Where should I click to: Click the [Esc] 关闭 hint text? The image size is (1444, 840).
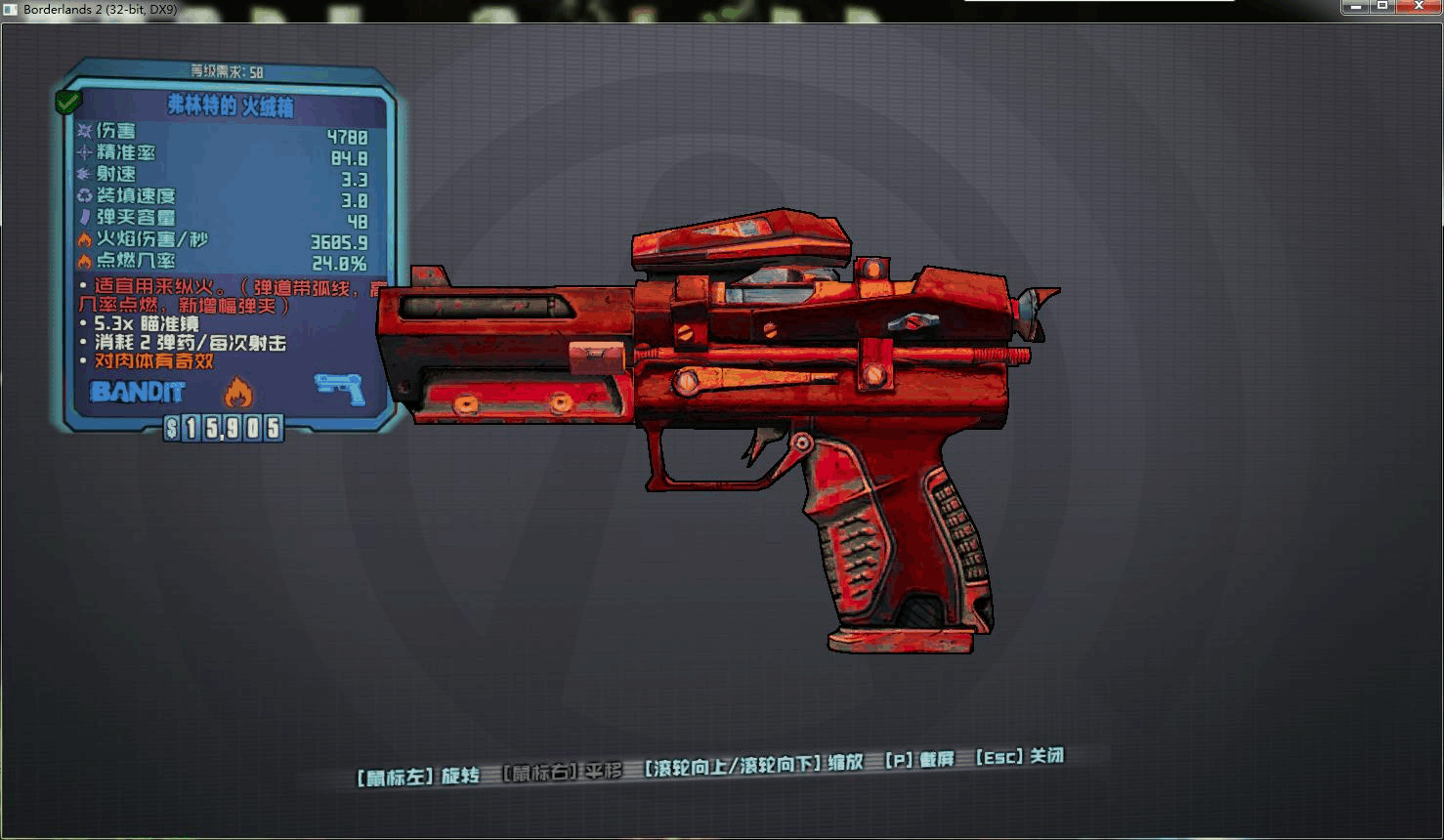pos(1020,758)
